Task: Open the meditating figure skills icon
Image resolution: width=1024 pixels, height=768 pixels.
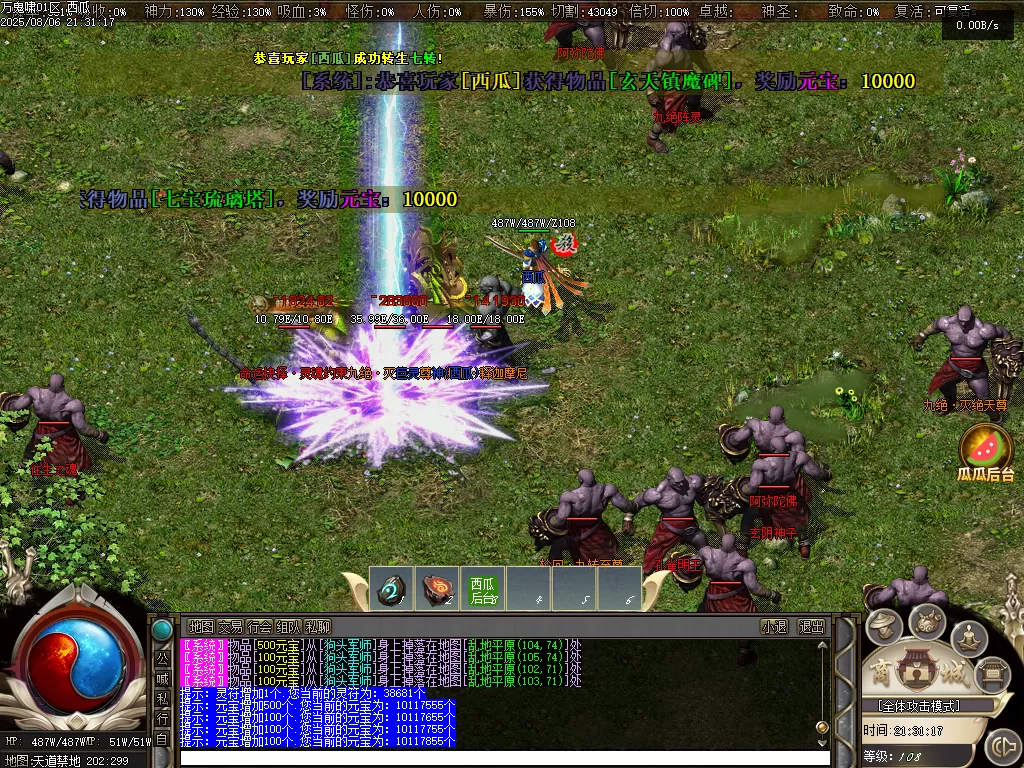Action: [968, 637]
